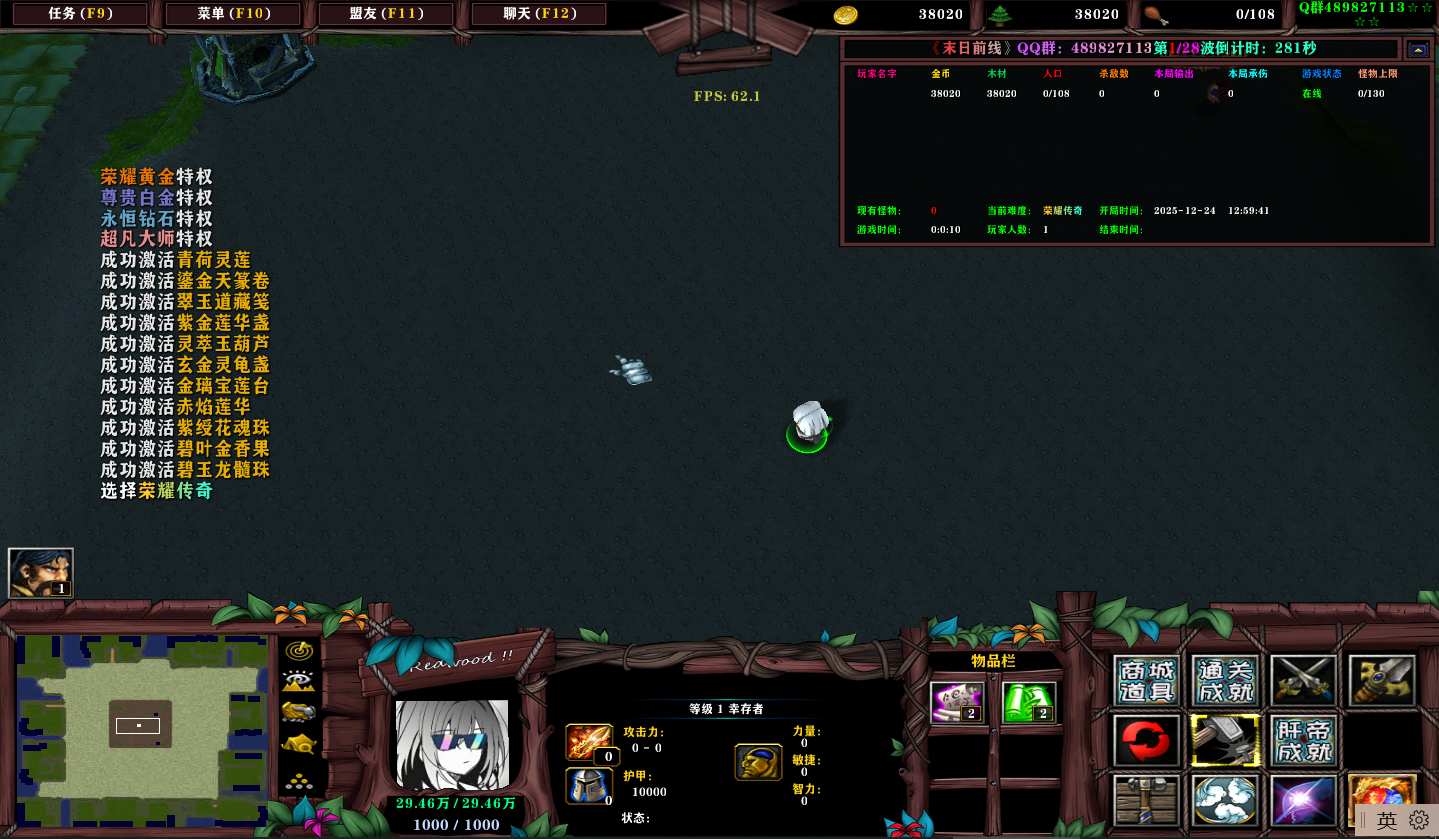Click the red circular arrows icon
The image size is (1439, 839).
pyautogui.click(x=1147, y=741)
